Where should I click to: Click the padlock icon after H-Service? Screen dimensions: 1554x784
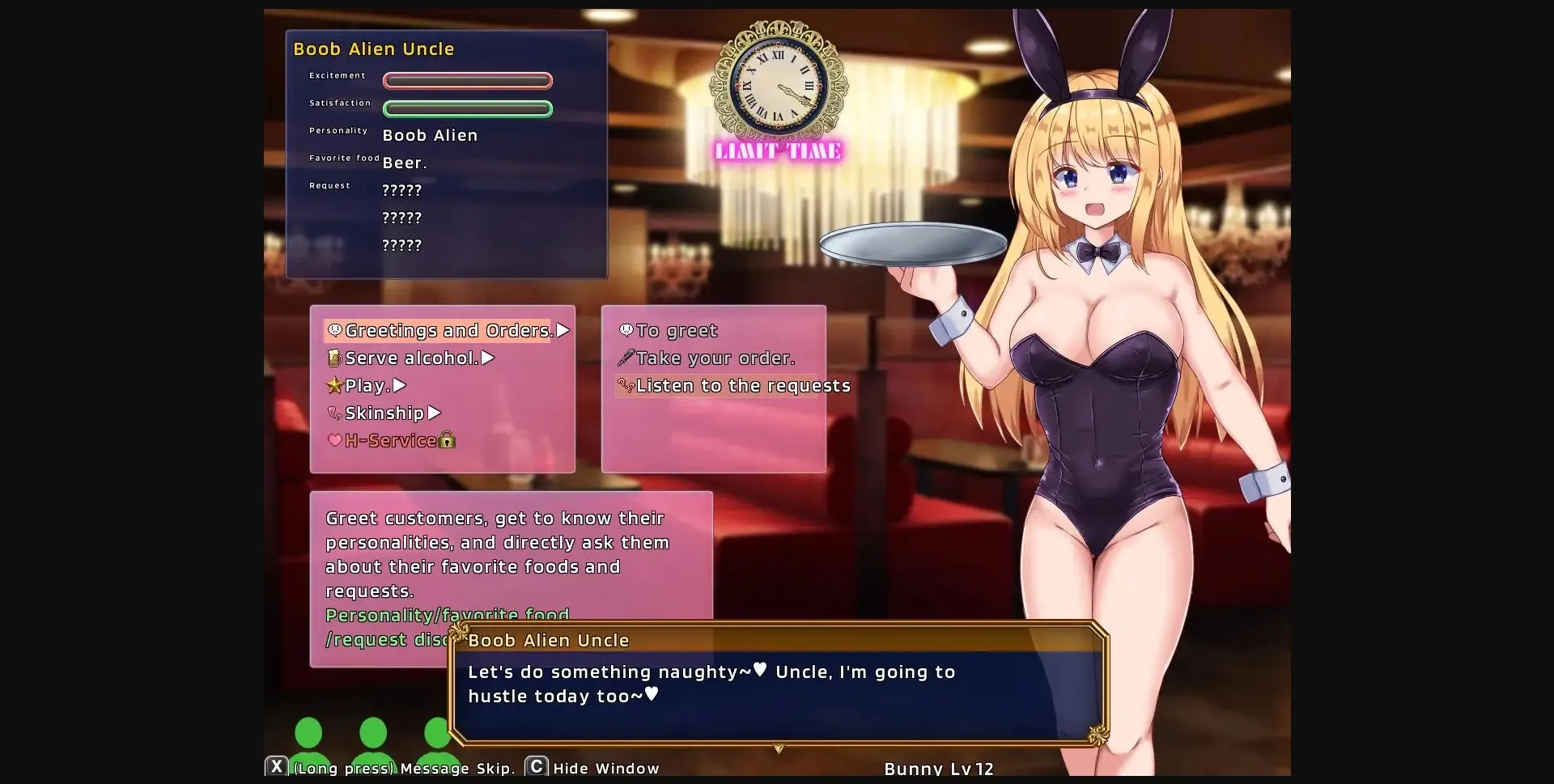(446, 441)
